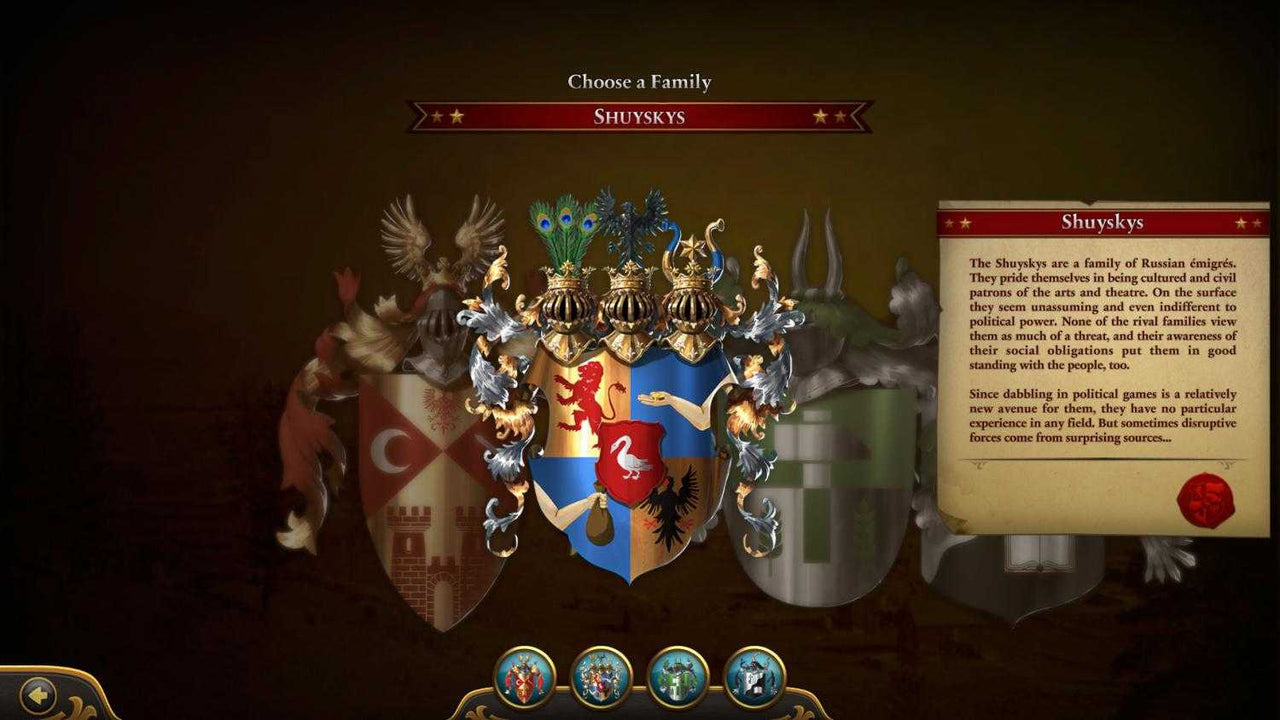Click the Choose a Family heading
Image resolution: width=1280 pixels, height=720 pixels.
(638, 82)
